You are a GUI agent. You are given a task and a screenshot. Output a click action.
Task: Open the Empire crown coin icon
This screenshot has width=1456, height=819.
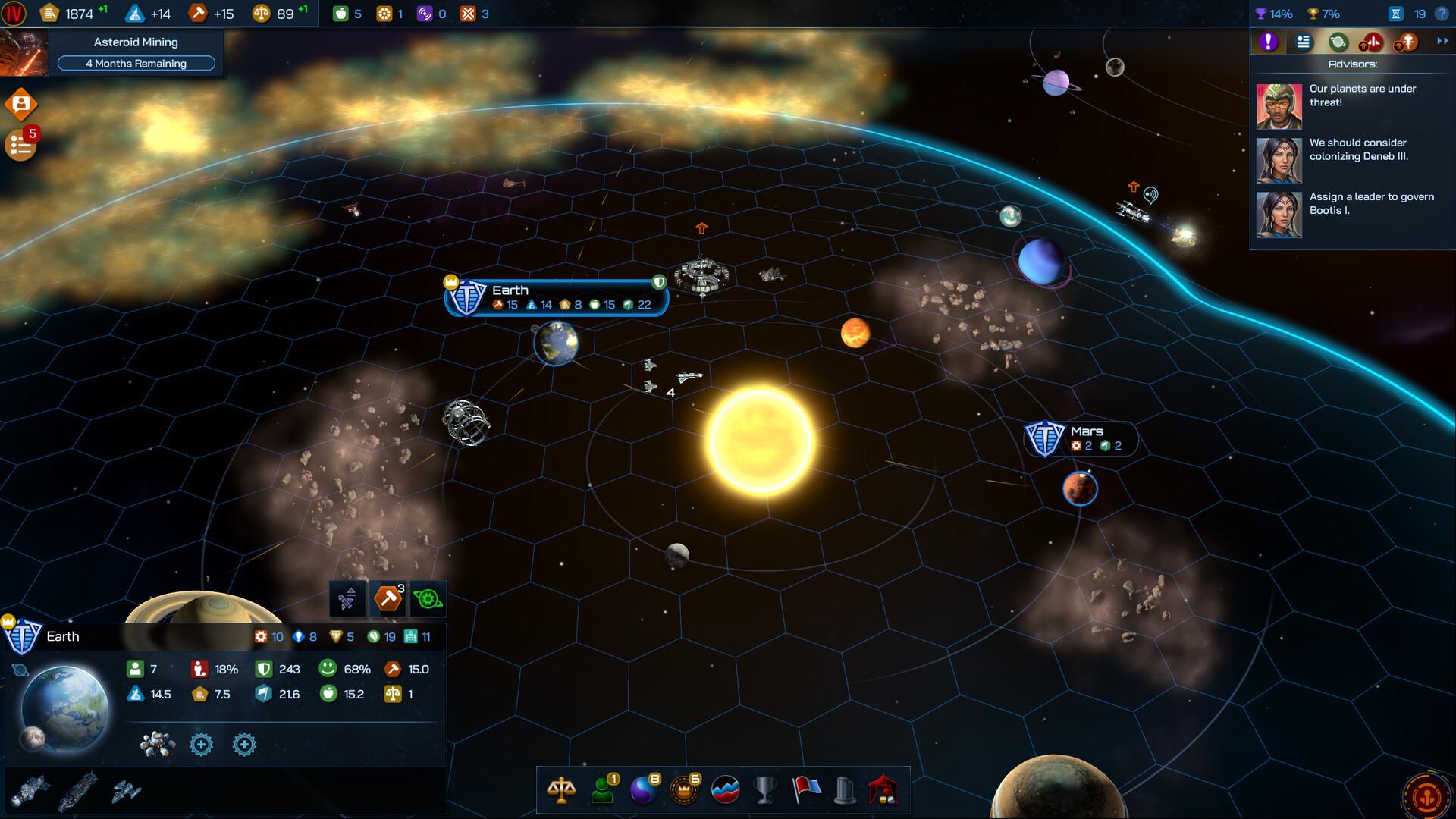pyautogui.click(x=684, y=790)
